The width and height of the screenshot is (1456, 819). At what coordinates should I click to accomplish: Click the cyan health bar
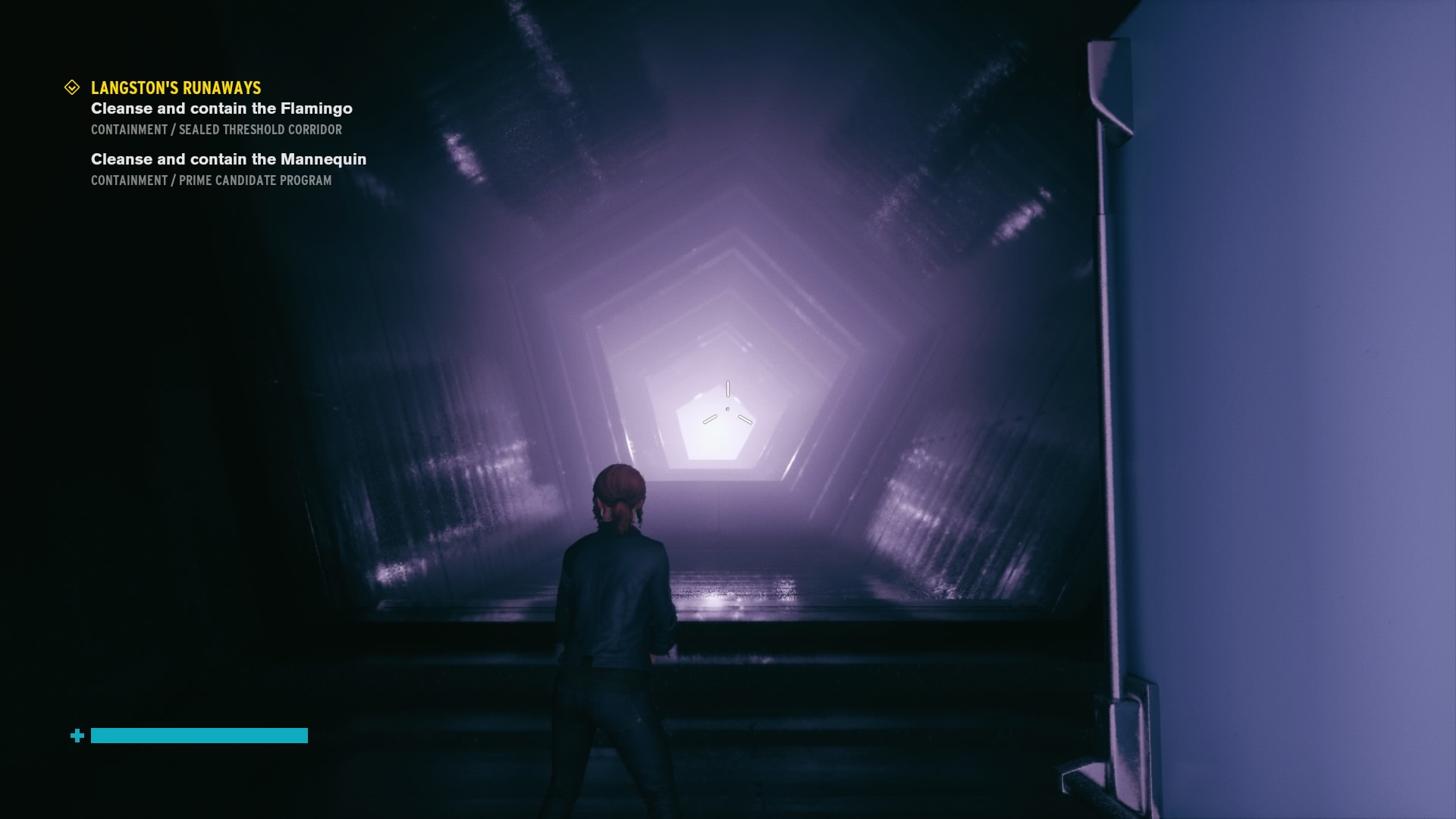point(199,736)
